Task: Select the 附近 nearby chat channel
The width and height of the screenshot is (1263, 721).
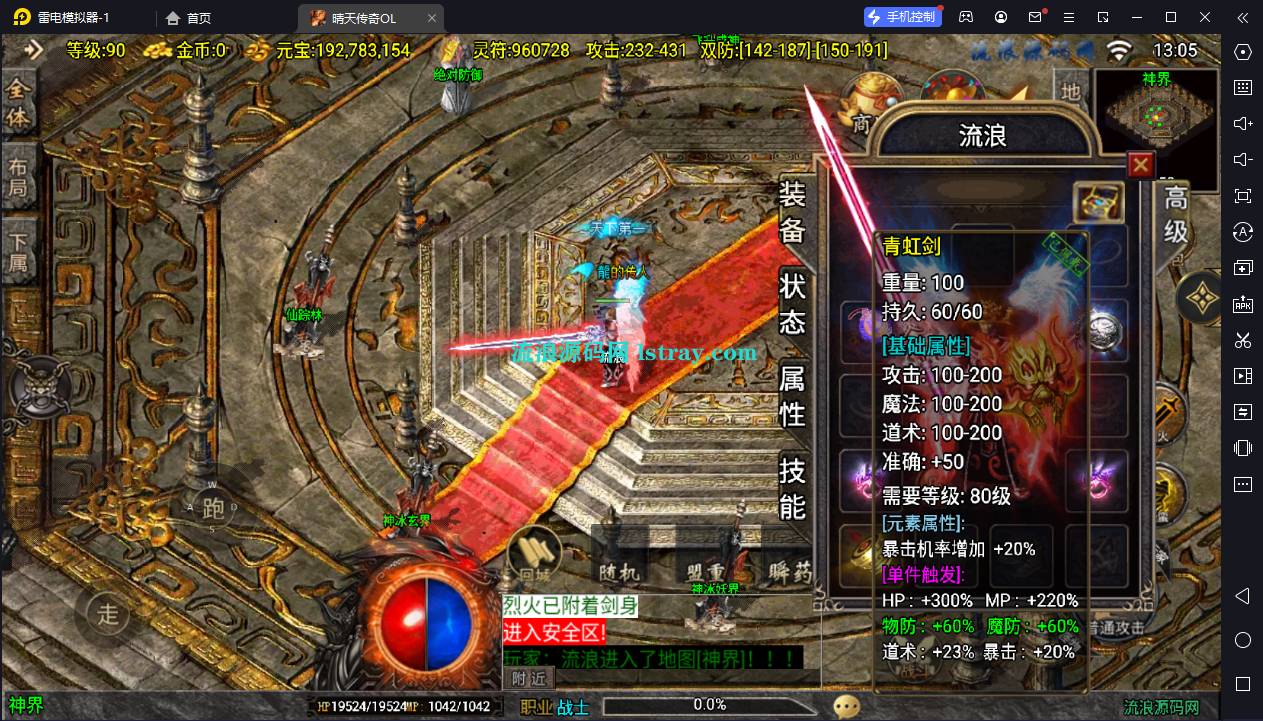Action: click(x=530, y=678)
